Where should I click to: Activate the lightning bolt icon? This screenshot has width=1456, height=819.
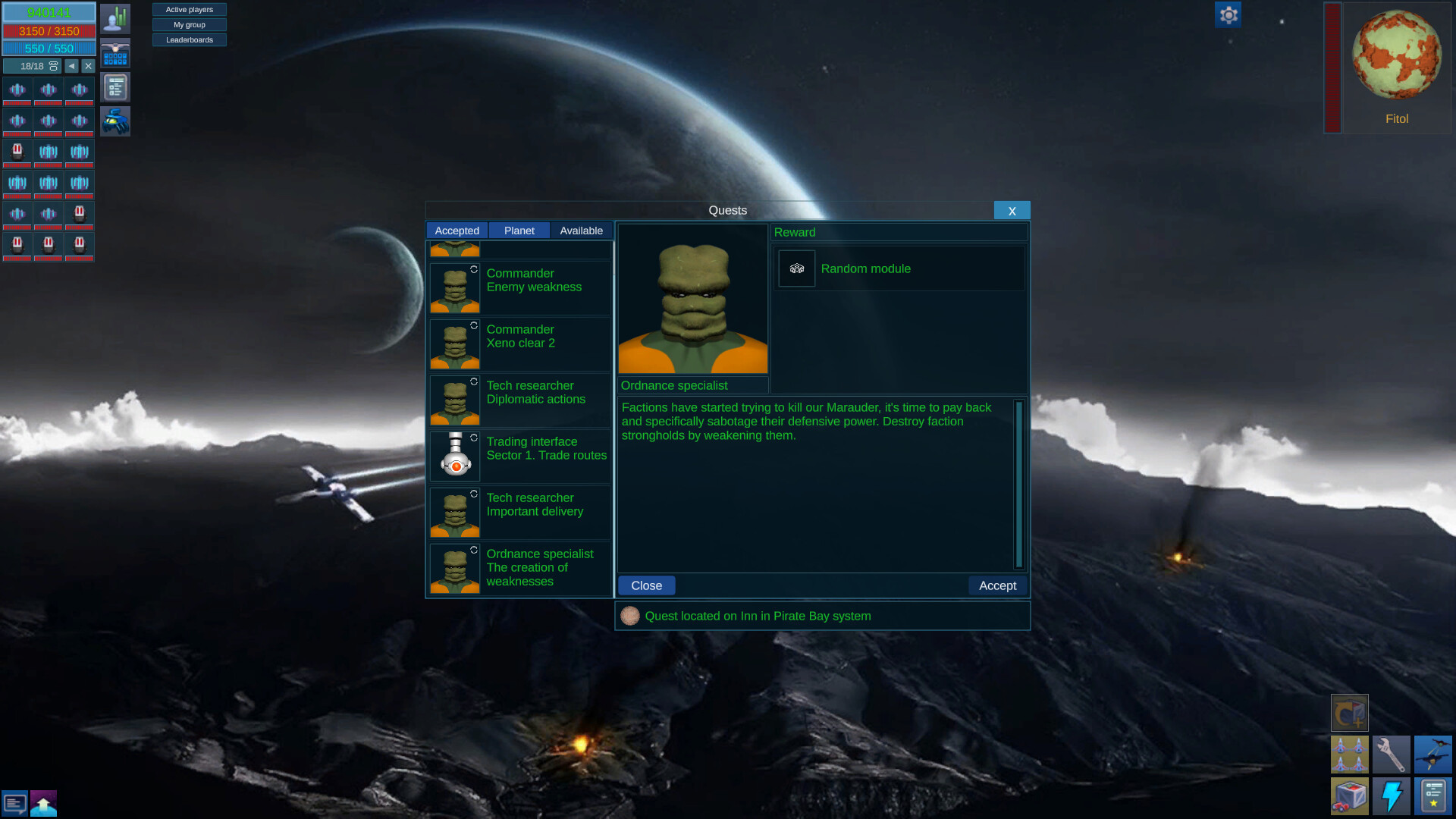1391,796
